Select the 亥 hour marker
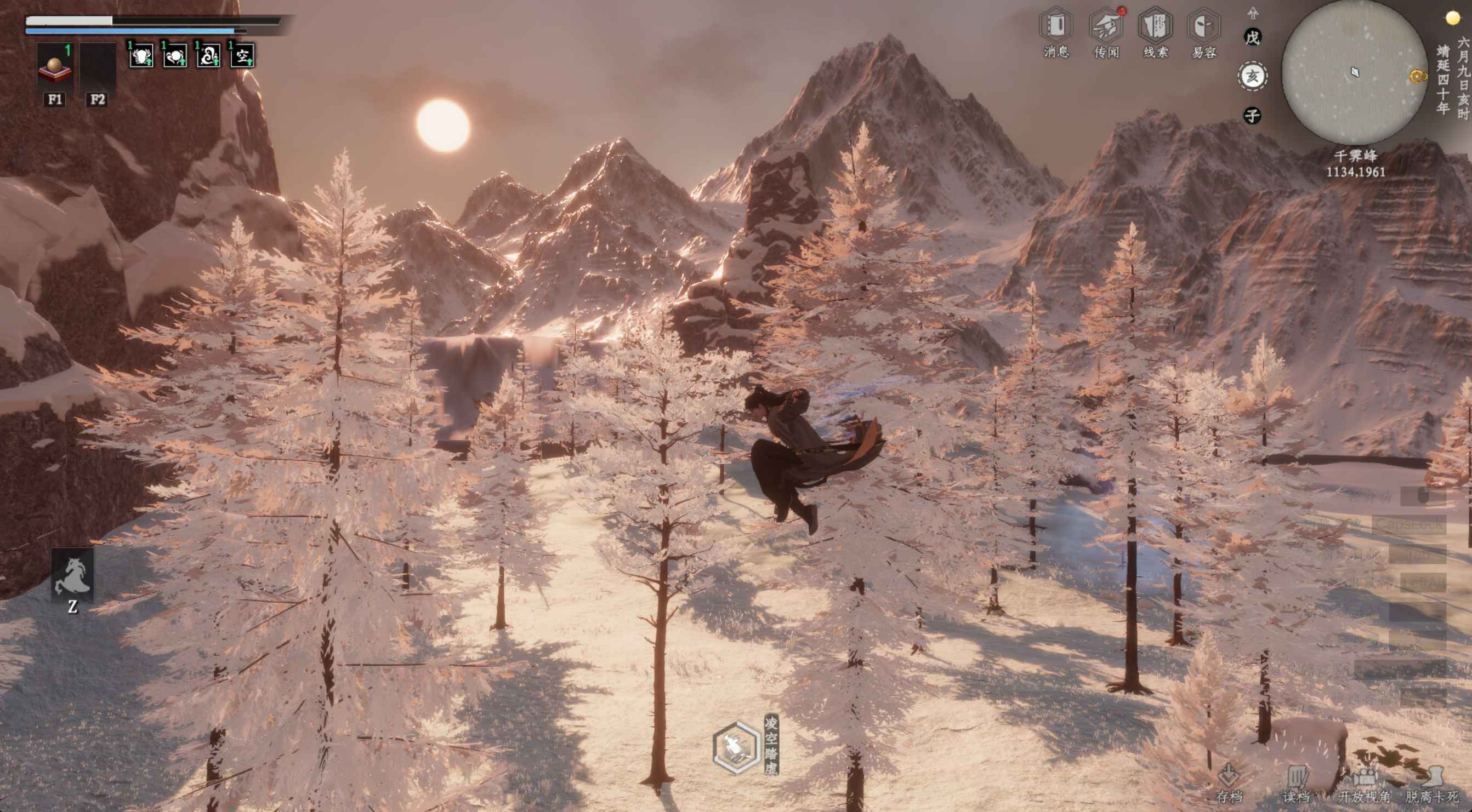Image resolution: width=1472 pixels, height=812 pixels. (1252, 76)
